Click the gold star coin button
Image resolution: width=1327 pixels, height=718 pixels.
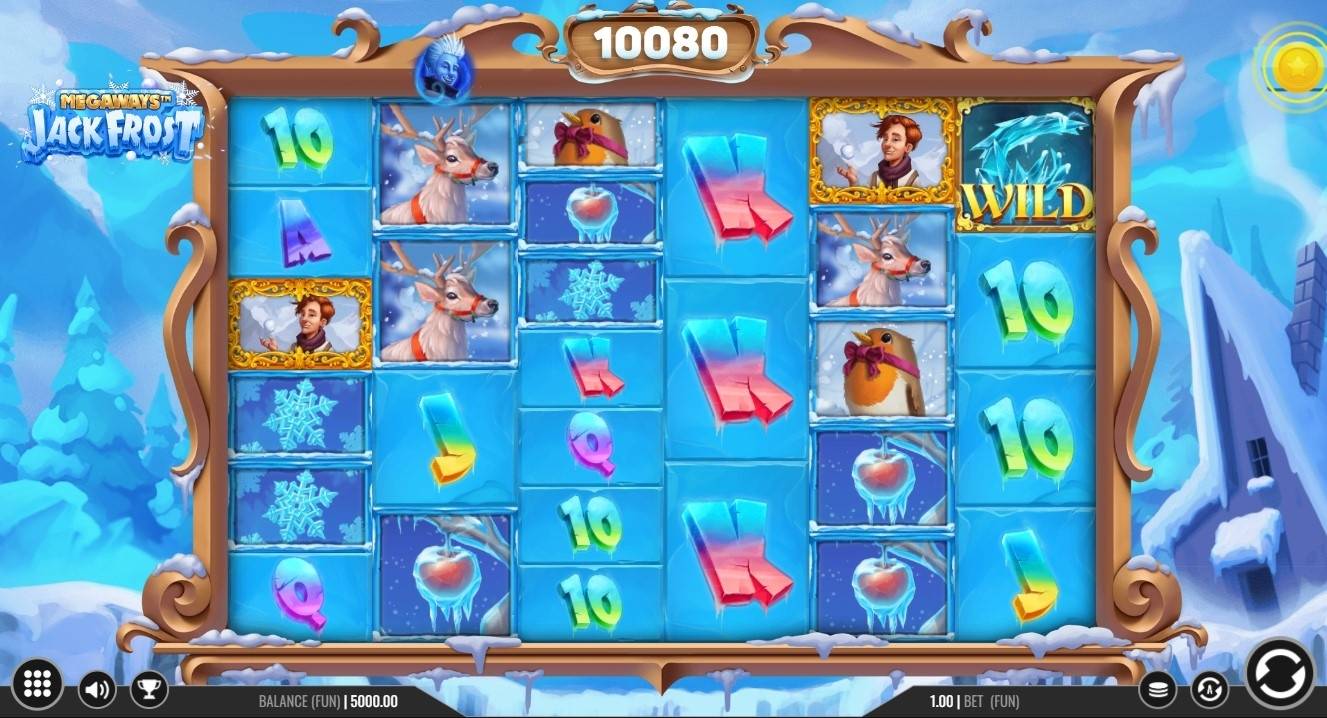(x=1296, y=67)
